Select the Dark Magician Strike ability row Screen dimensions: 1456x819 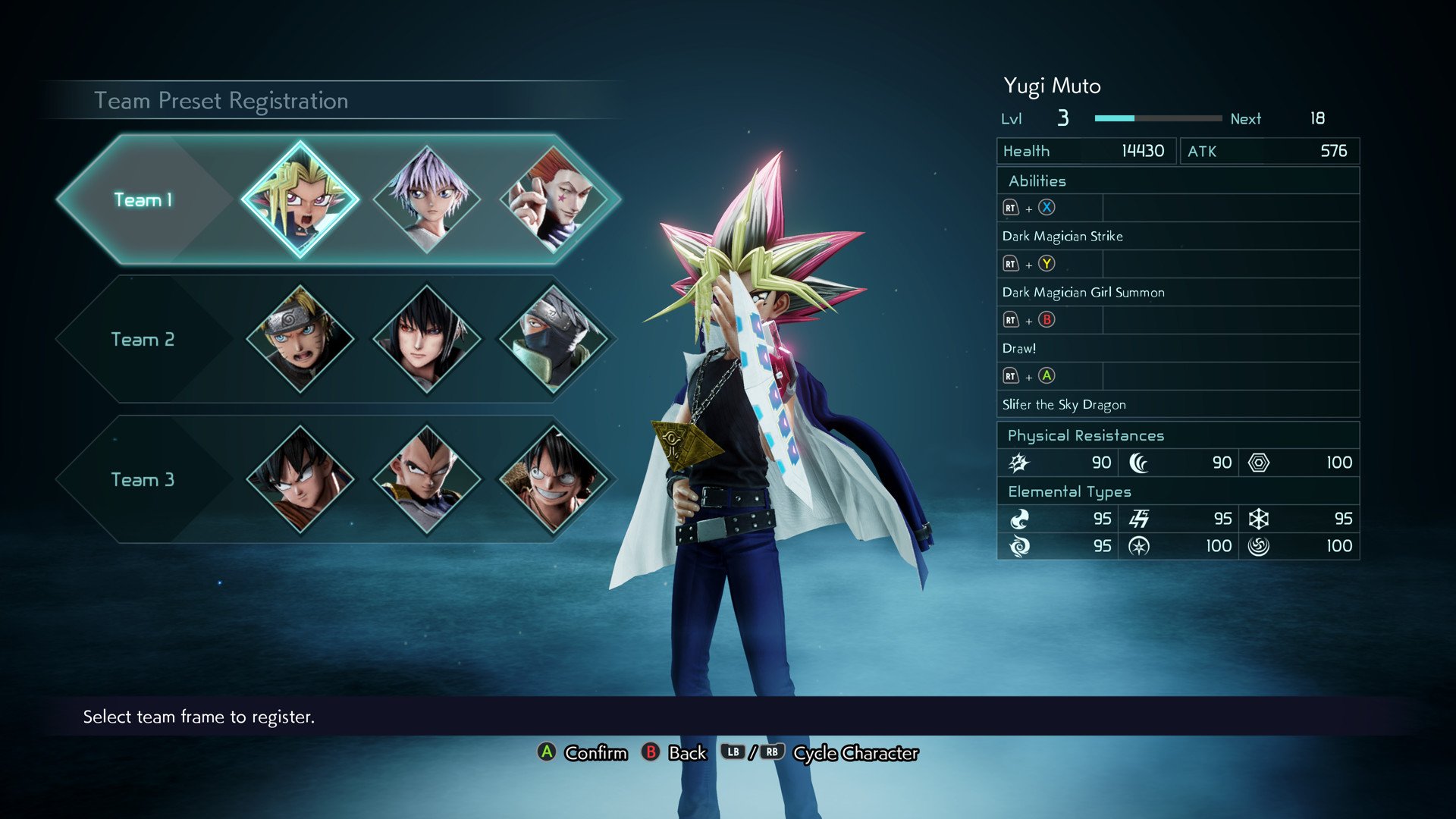click(1062, 237)
